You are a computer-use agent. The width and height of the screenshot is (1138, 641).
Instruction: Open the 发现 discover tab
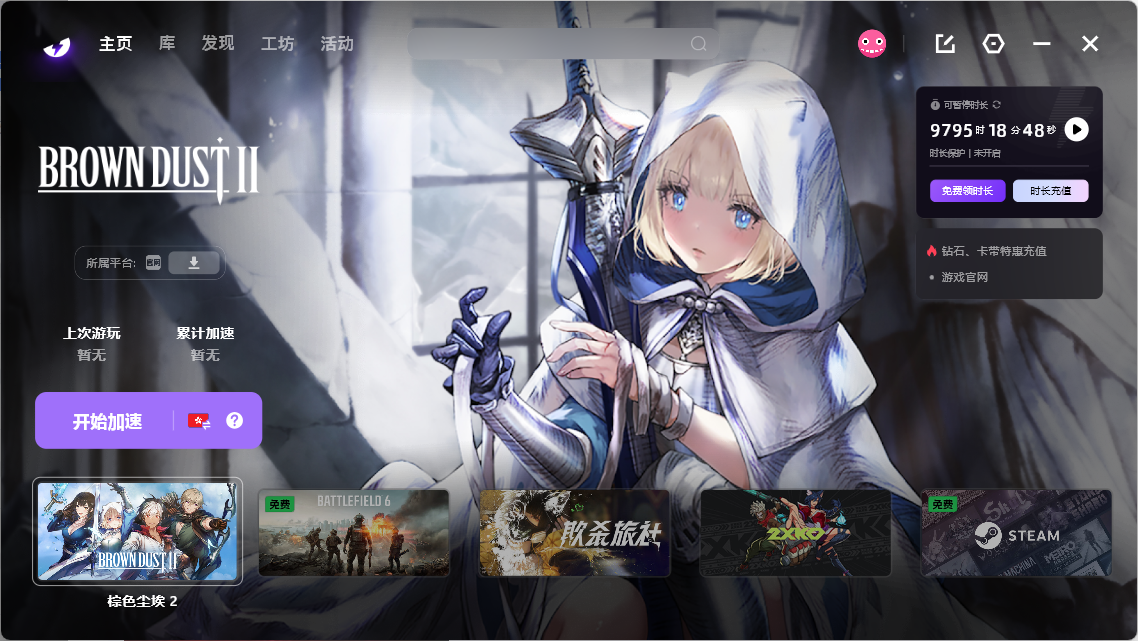(217, 44)
